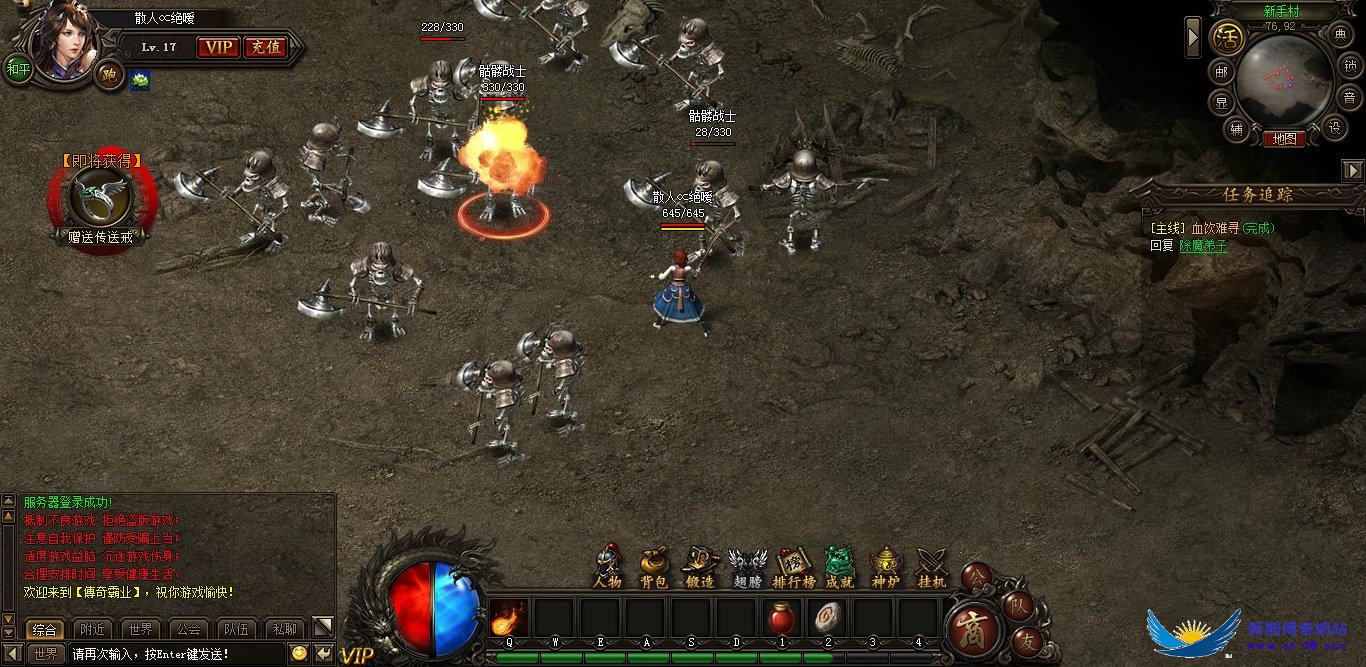The height and width of the screenshot is (667, 1366).
Task: Click the red 地图 map button
Action: point(1283,139)
